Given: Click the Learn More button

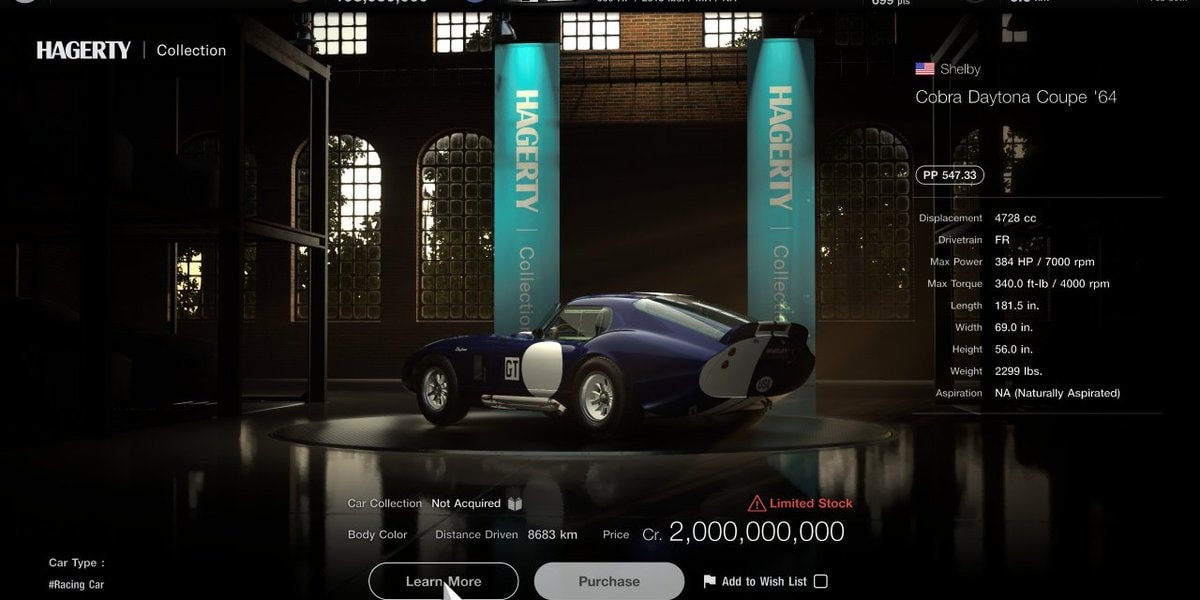Looking at the screenshot, I should (x=443, y=581).
